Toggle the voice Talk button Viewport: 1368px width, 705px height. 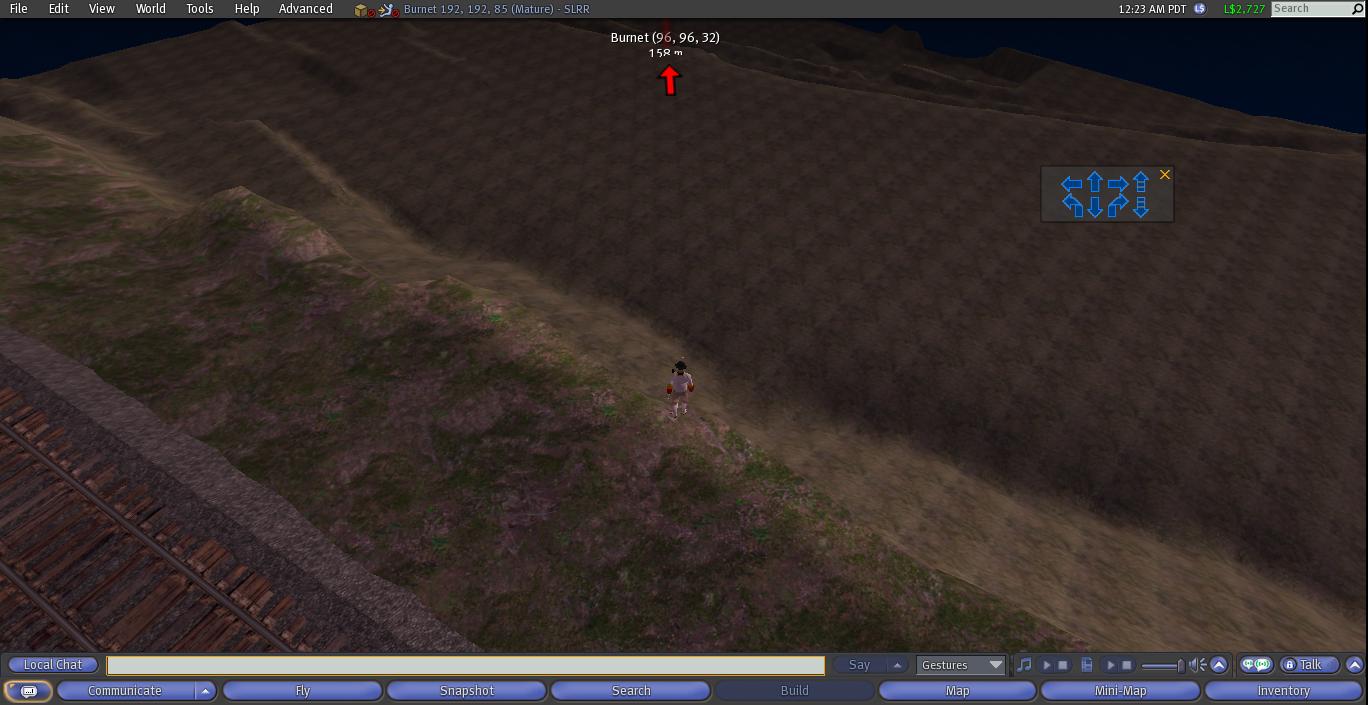point(1309,665)
